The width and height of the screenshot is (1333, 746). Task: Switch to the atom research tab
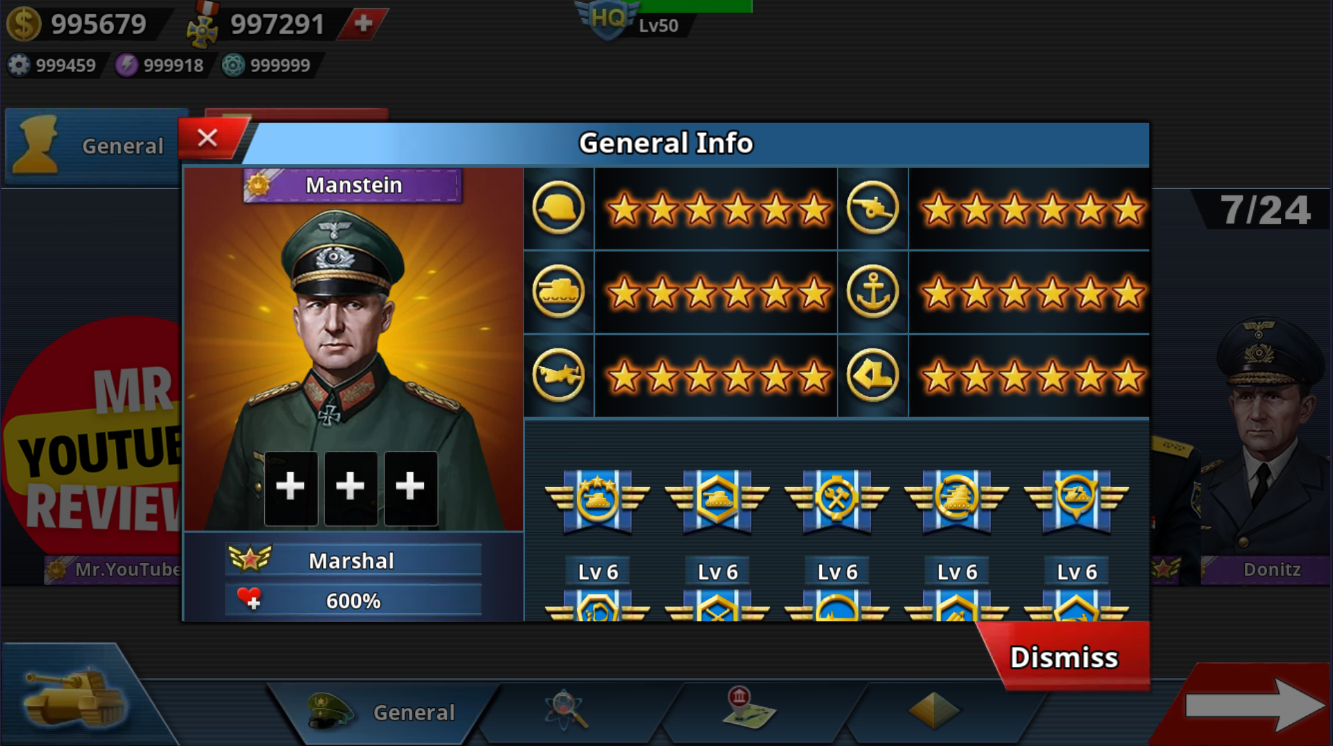coord(565,710)
